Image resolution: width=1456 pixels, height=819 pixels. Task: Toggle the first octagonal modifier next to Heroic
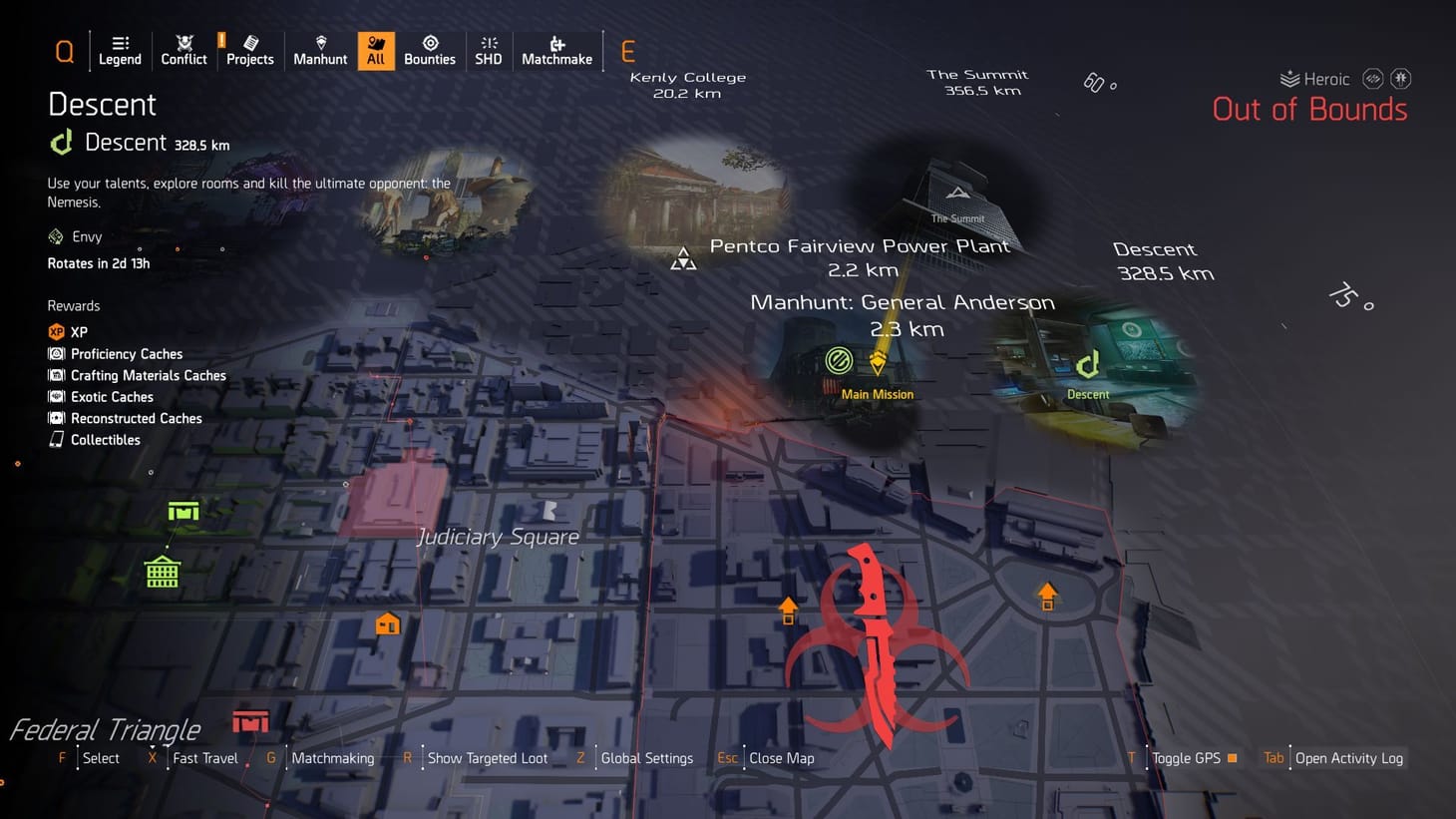pos(1373,78)
